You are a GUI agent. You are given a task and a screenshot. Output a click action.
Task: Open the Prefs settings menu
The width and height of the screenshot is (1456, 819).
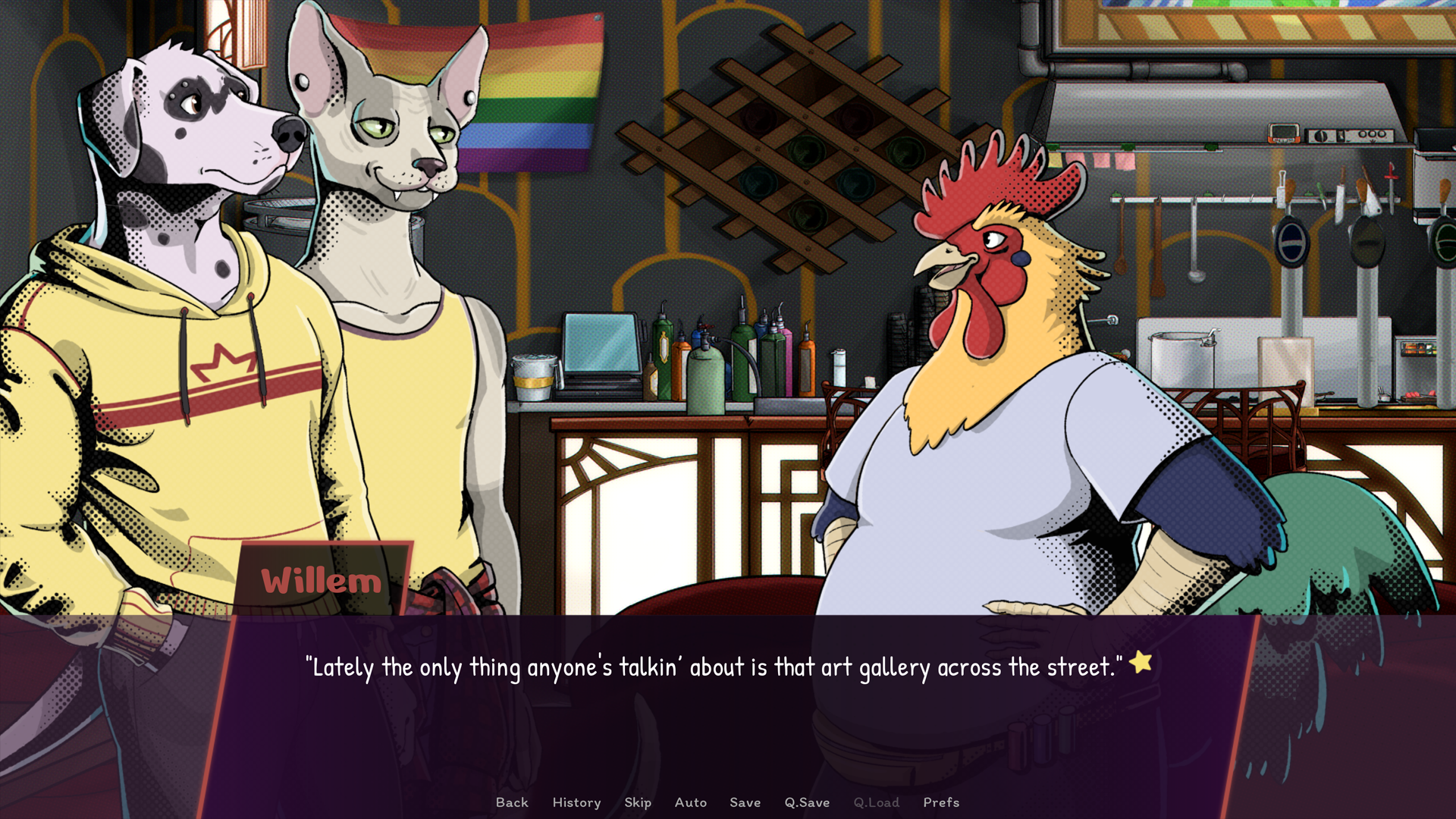[x=941, y=802]
